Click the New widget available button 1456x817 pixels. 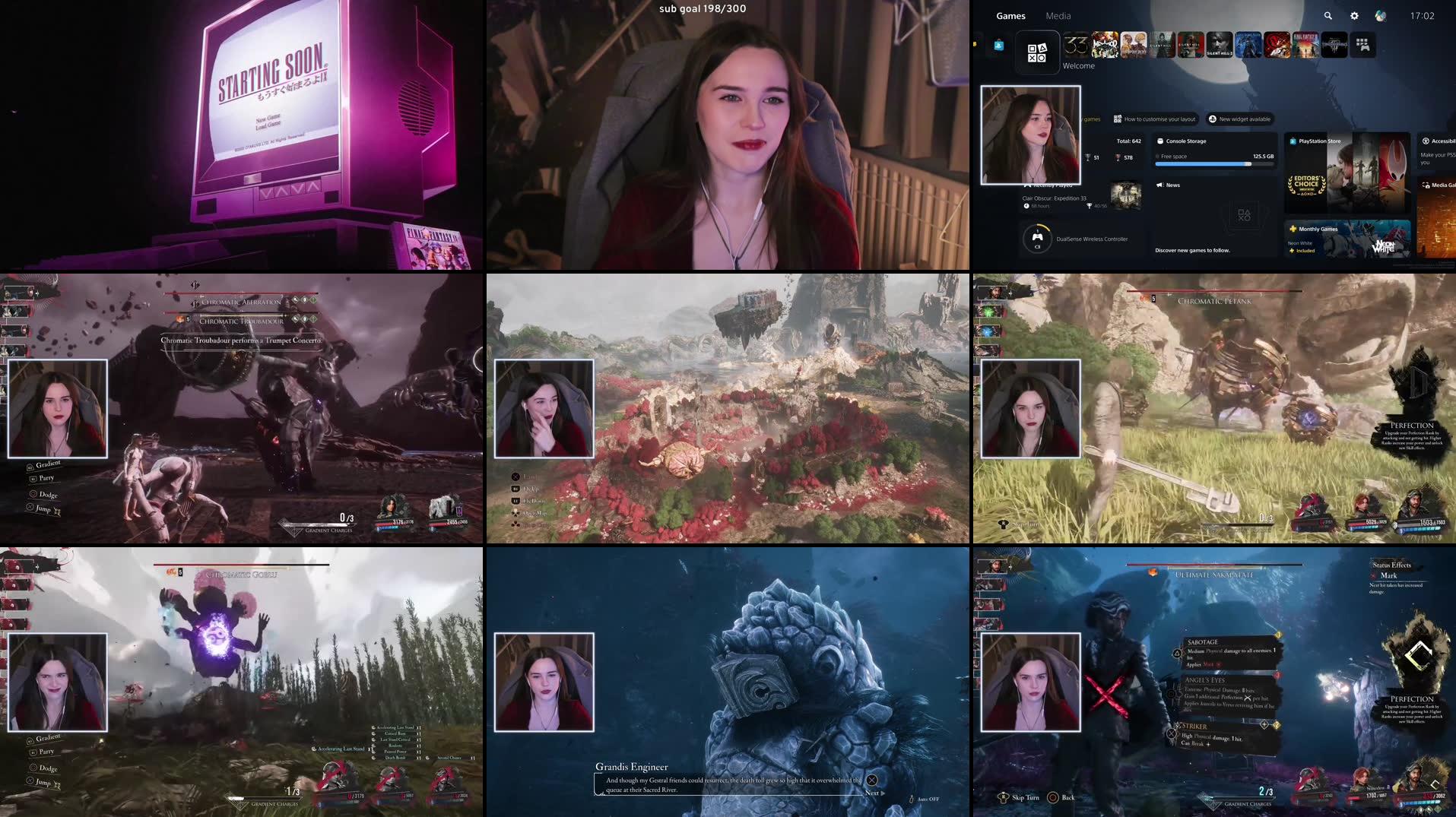point(1239,119)
